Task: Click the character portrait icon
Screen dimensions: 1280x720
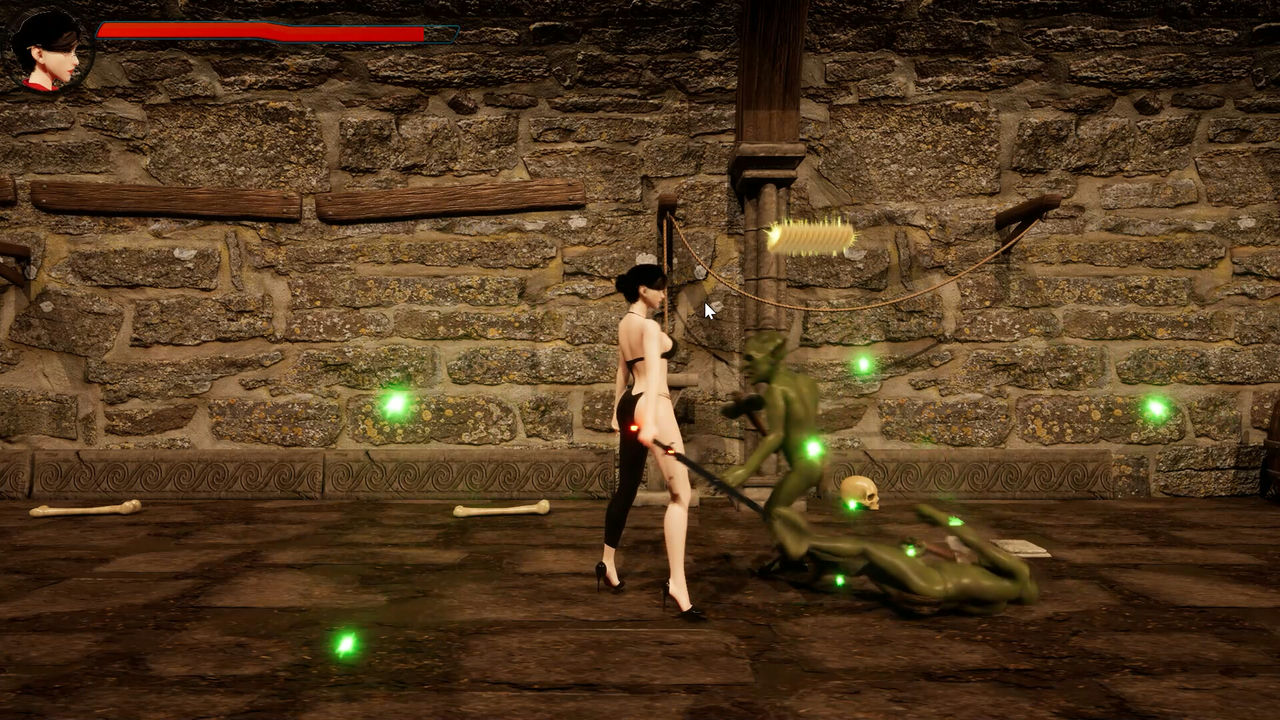Action: coord(49,50)
